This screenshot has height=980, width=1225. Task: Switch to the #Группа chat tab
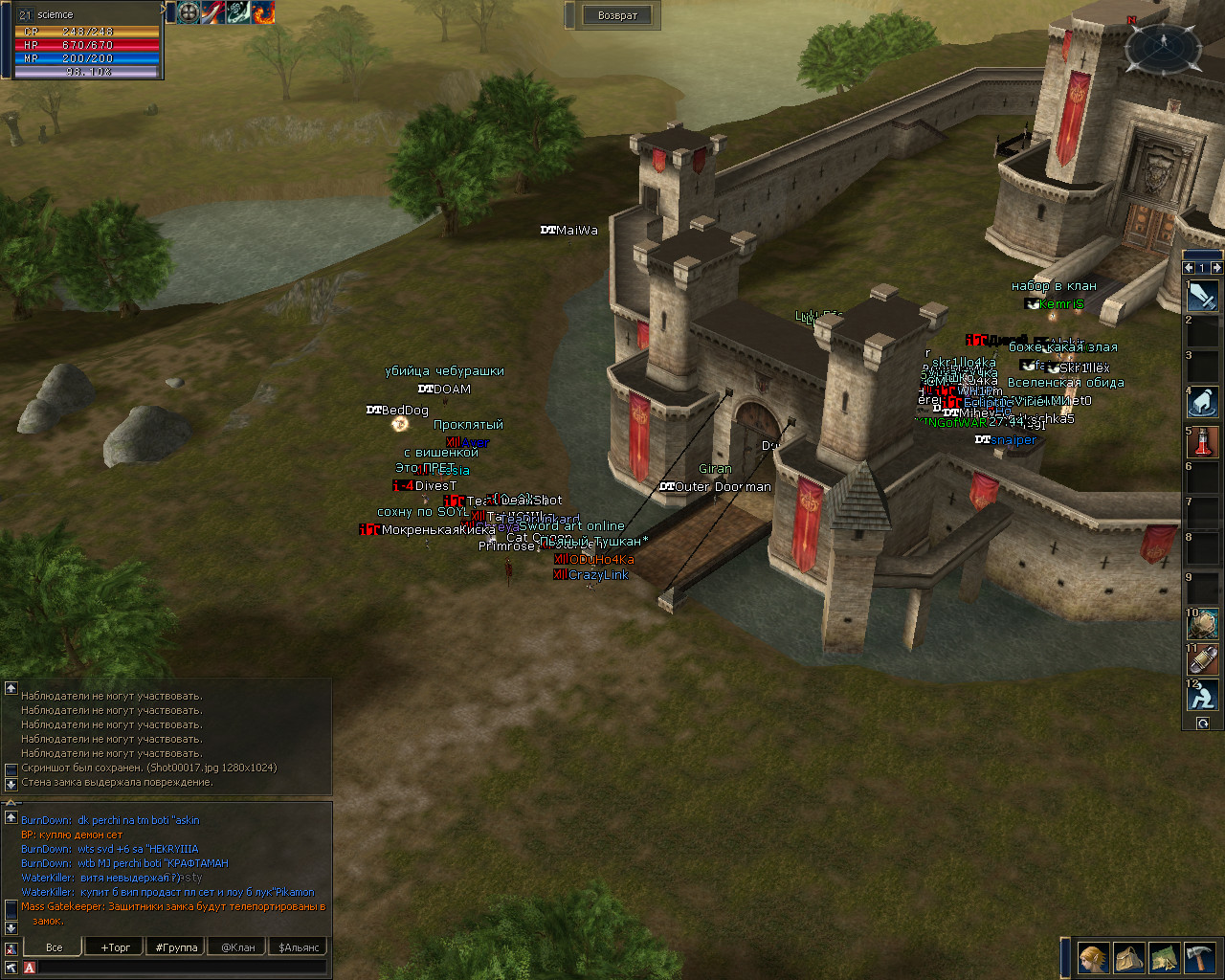(x=176, y=947)
